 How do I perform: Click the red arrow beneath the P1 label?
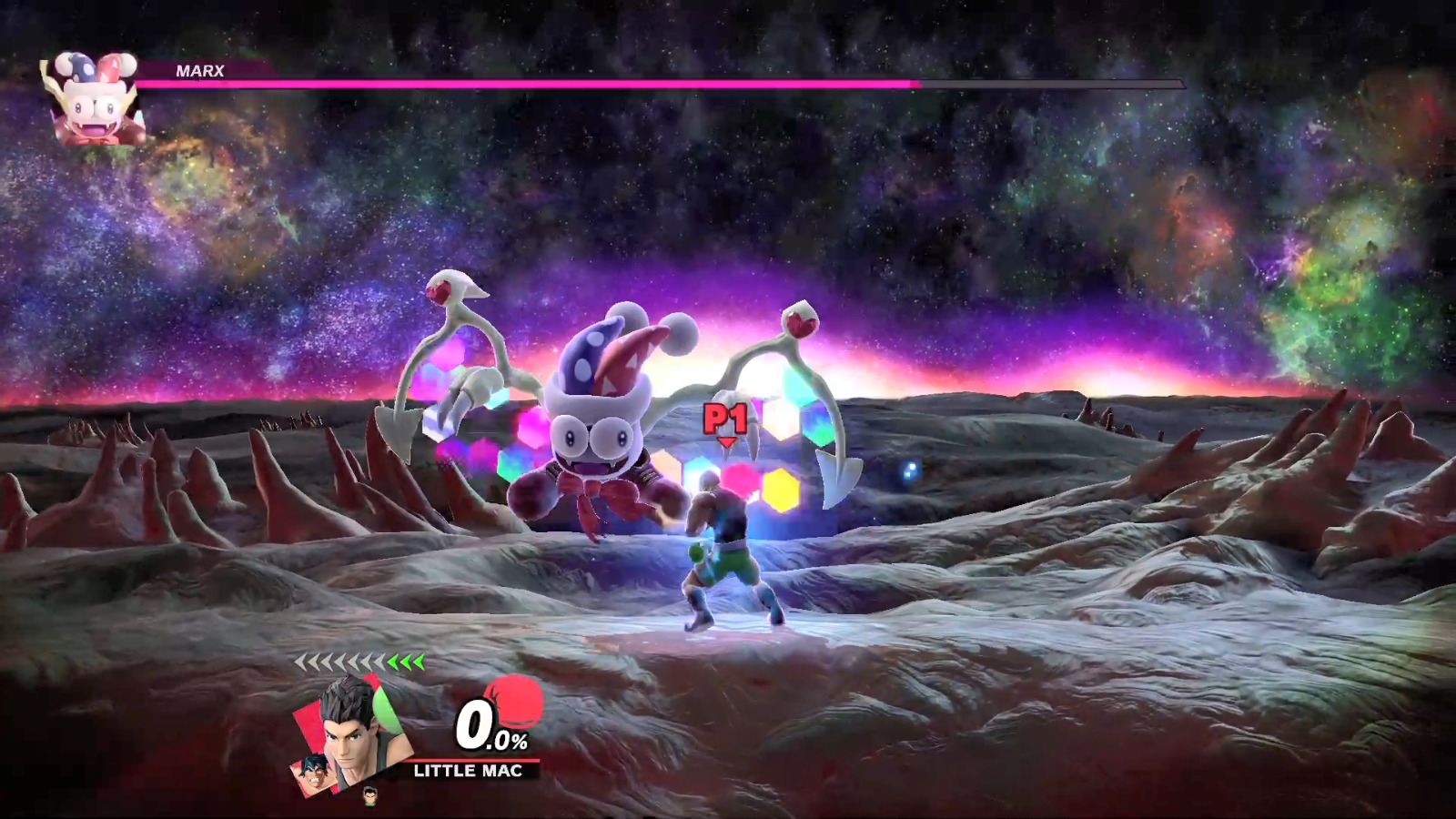[725, 440]
